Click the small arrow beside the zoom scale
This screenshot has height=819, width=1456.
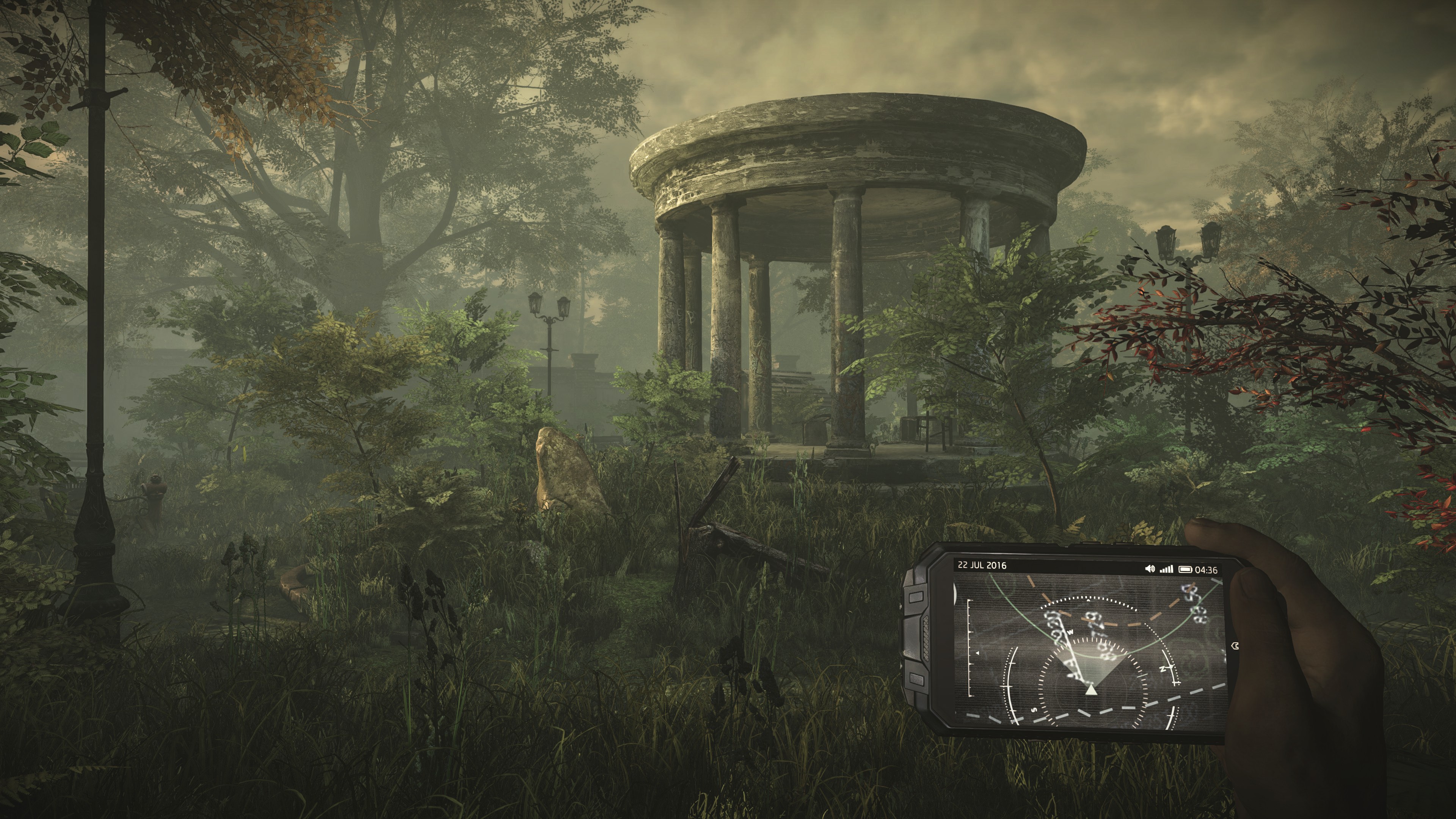[x=978, y=653]
